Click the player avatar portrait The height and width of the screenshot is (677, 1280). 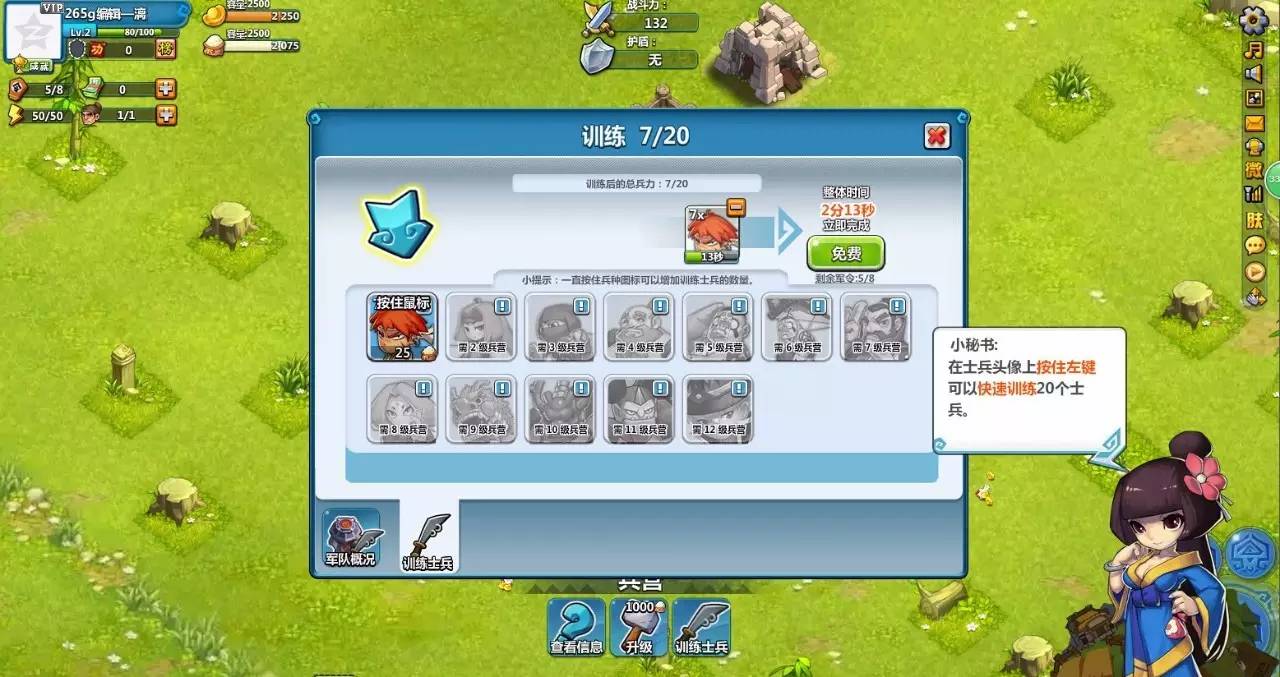tap(33, 30)
